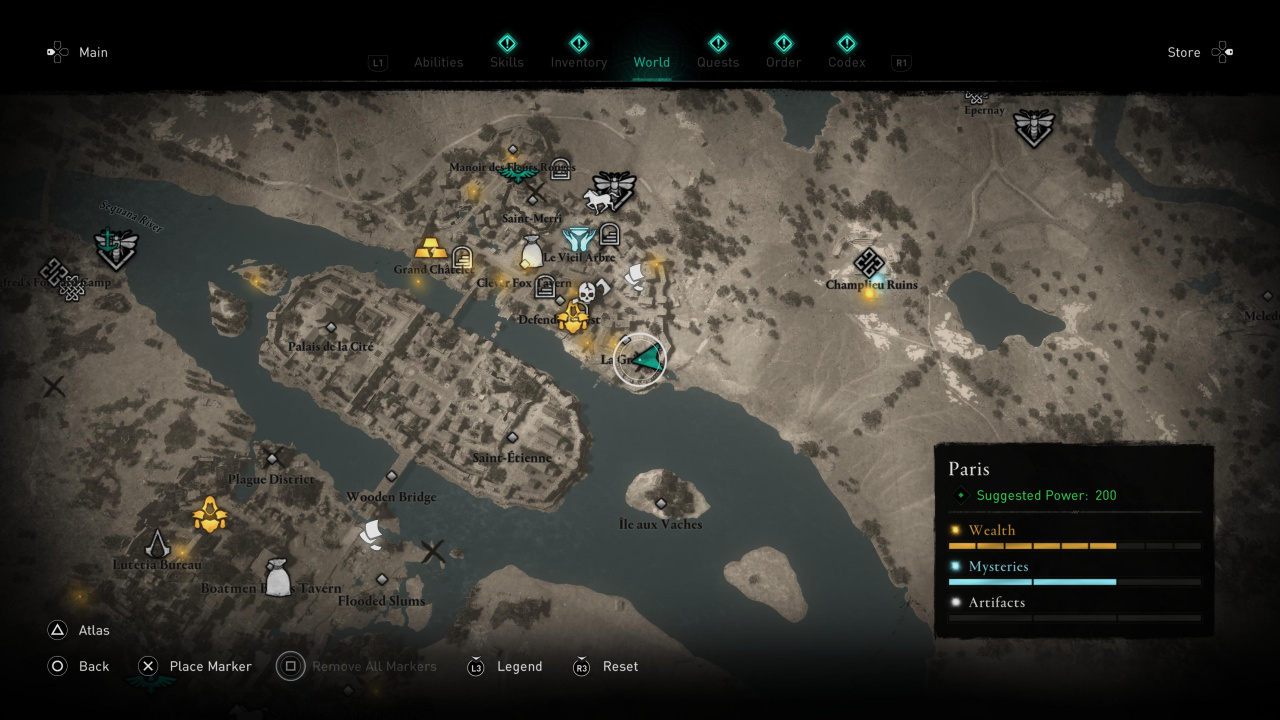Image resolution: width=1280 pixels, height=720 pixels.
Task: Open the Main menu option
Action: [93, 52]
